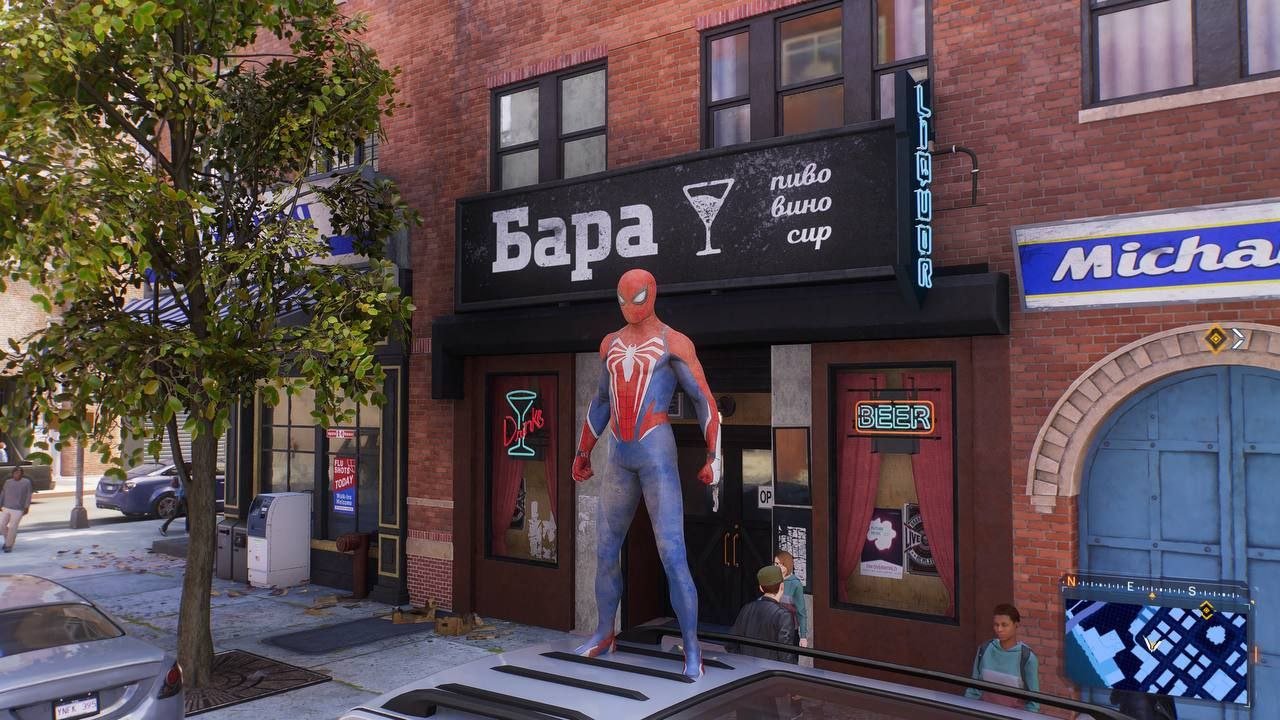The image size is (1280, 720).
Task: Click the green park circle on the minimap
Action: point(1216,633)
